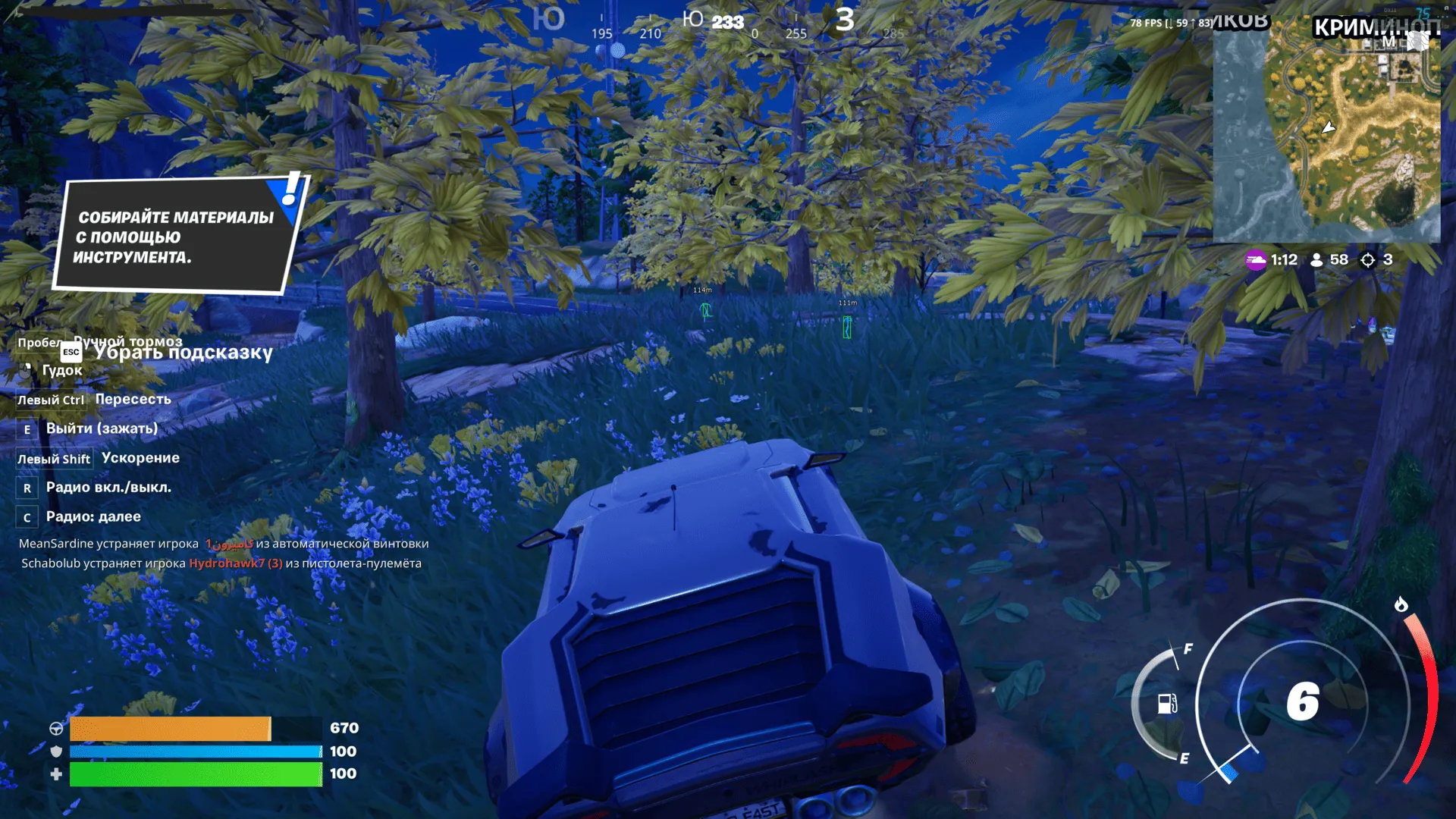This screenshot has width=1456, height=819.
Task: Click the fuel pump icon on the gauge
Action: click(x=1168, y=704)
